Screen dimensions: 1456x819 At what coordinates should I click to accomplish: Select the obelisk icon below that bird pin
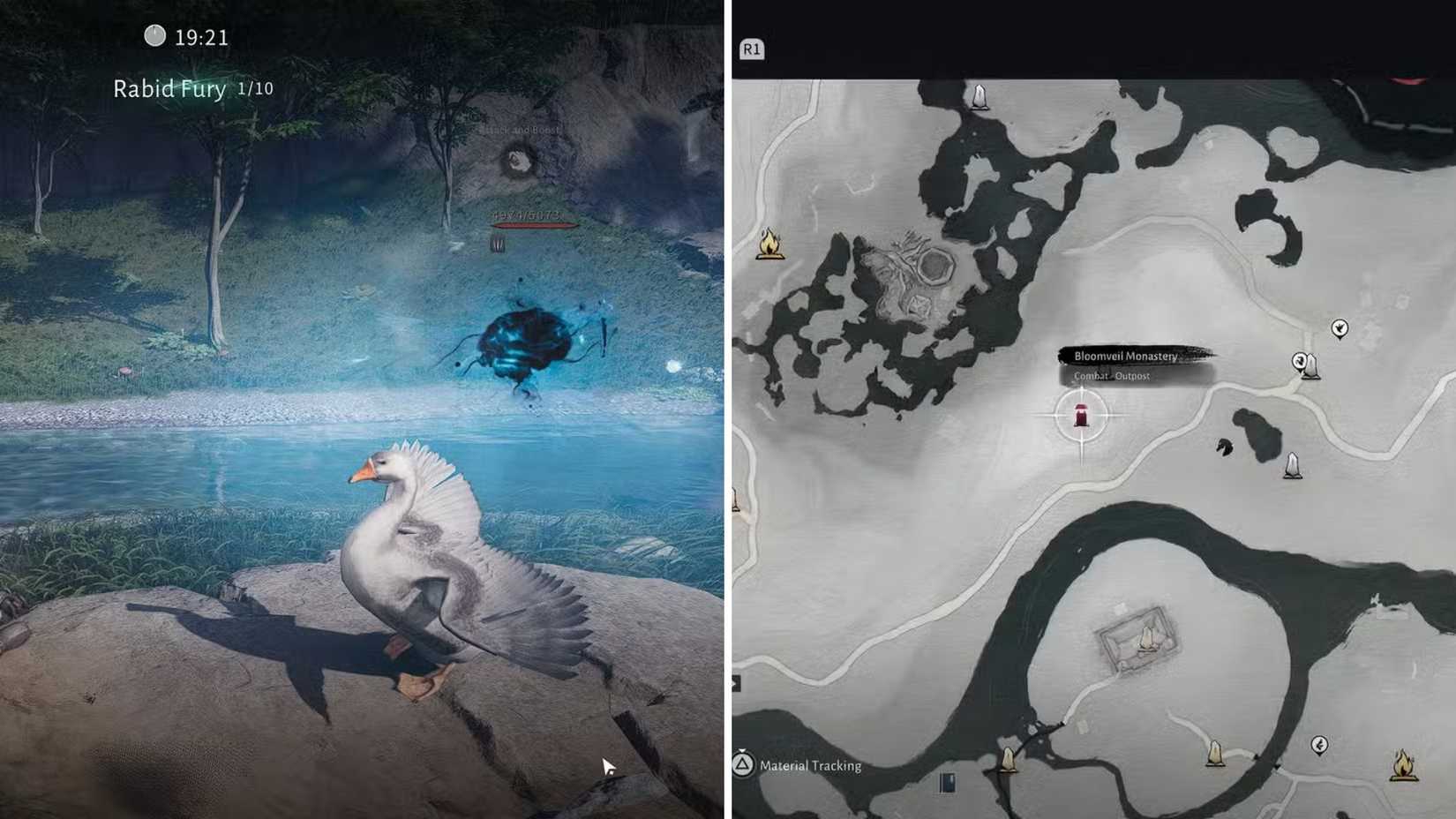pos(1294,466)
